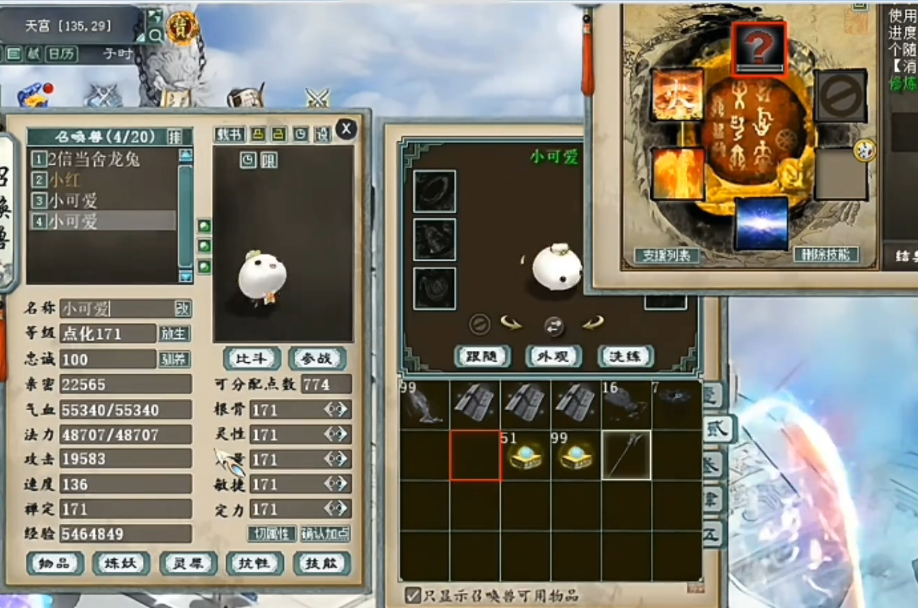Screen dimensions: 918x608
Task: Close the summoned beast panel
Action: coord(346,128)
